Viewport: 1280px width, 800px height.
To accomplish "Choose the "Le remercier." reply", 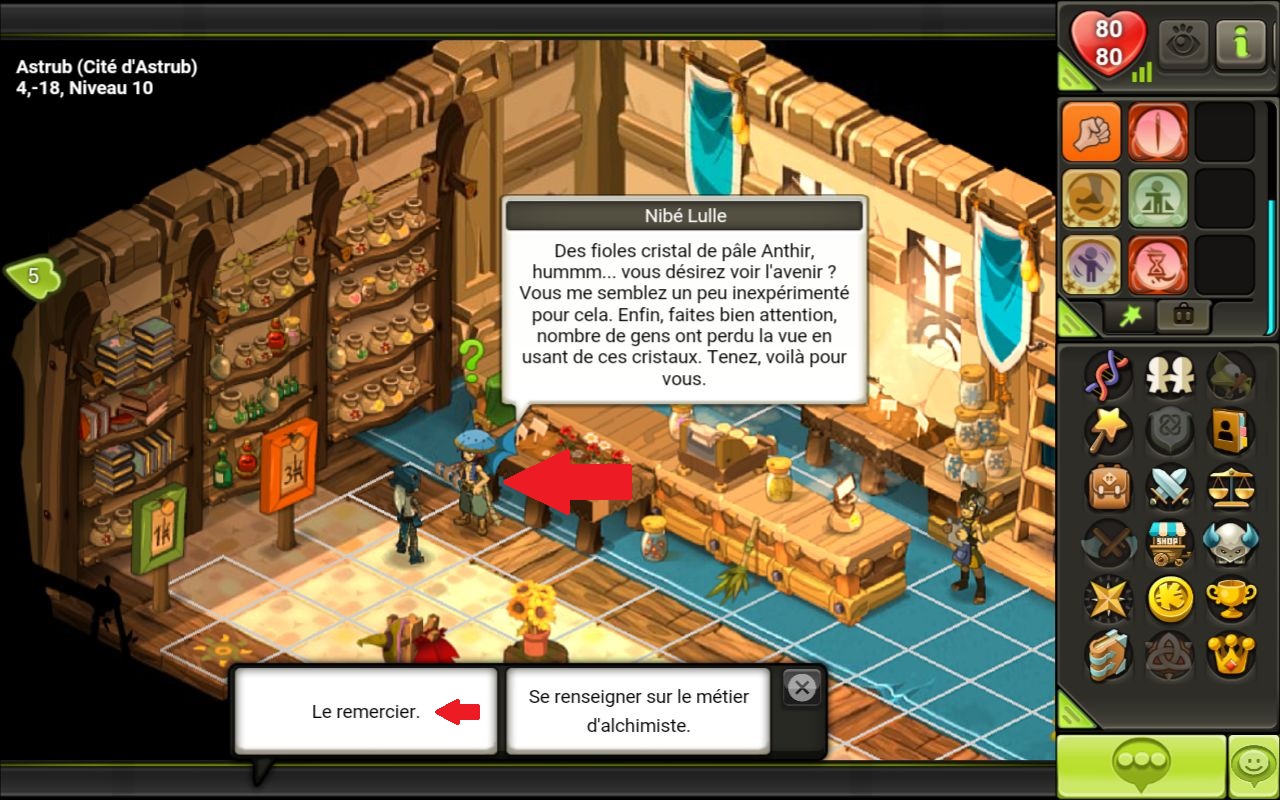I will 366,711.
